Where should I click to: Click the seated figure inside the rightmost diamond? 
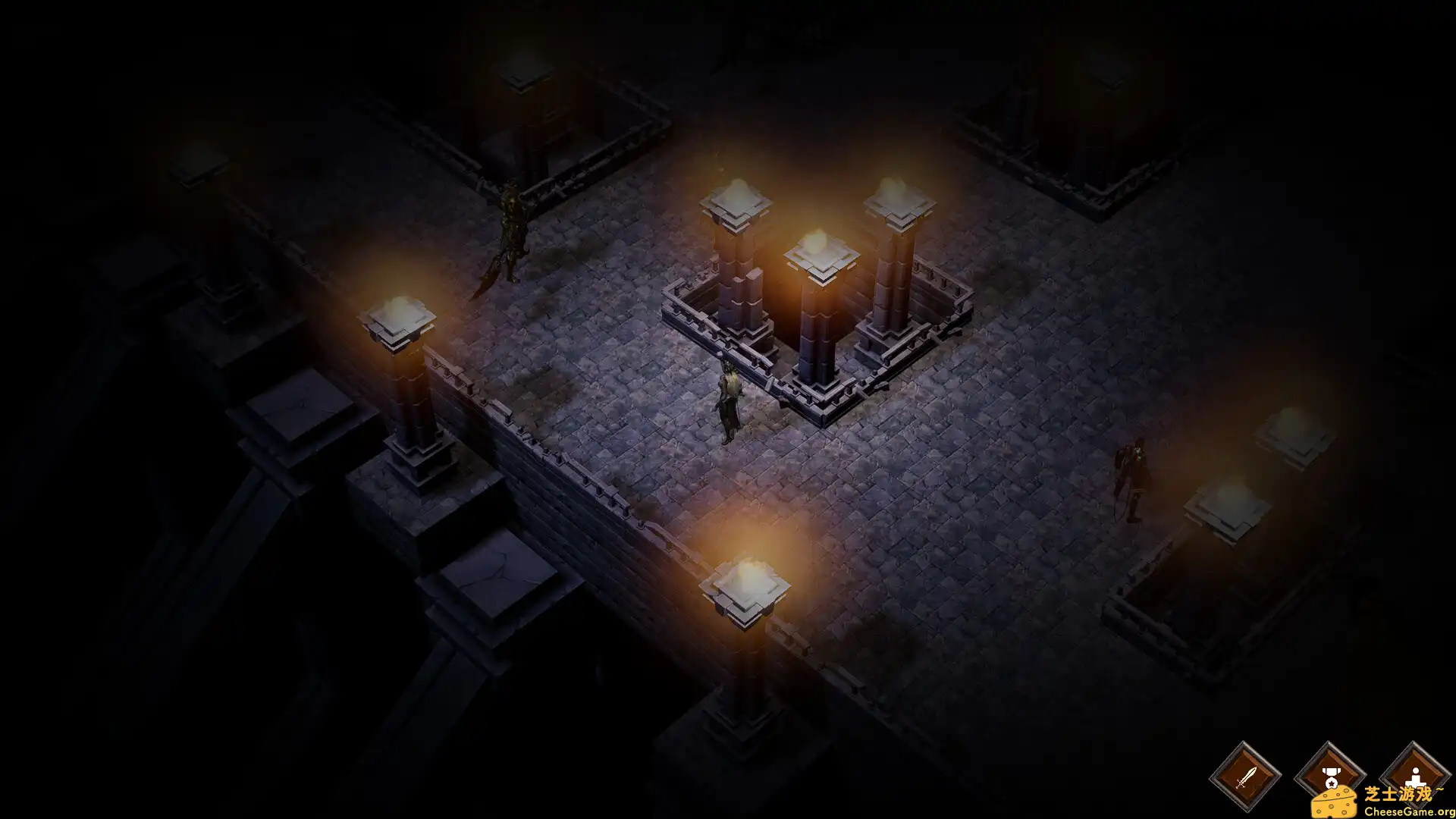[x=1415, y=775]
